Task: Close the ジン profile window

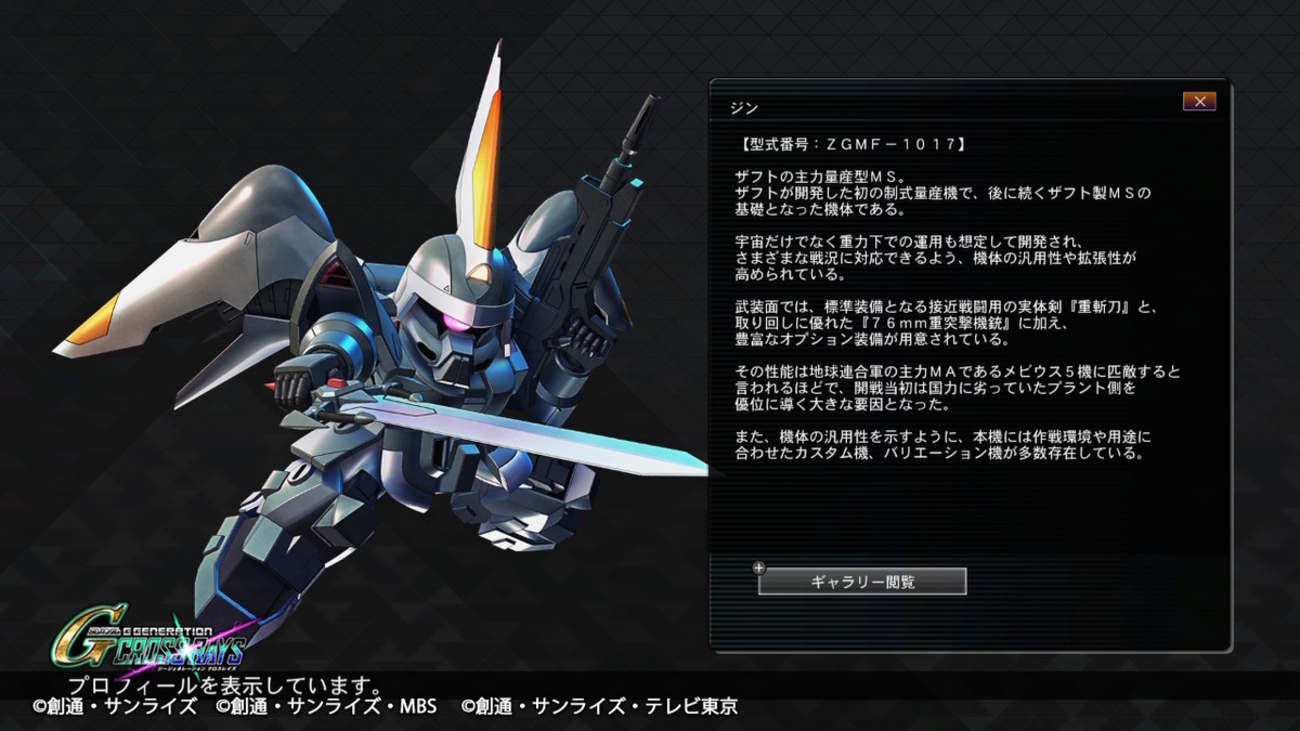Action: click(x=1199, y=101)
